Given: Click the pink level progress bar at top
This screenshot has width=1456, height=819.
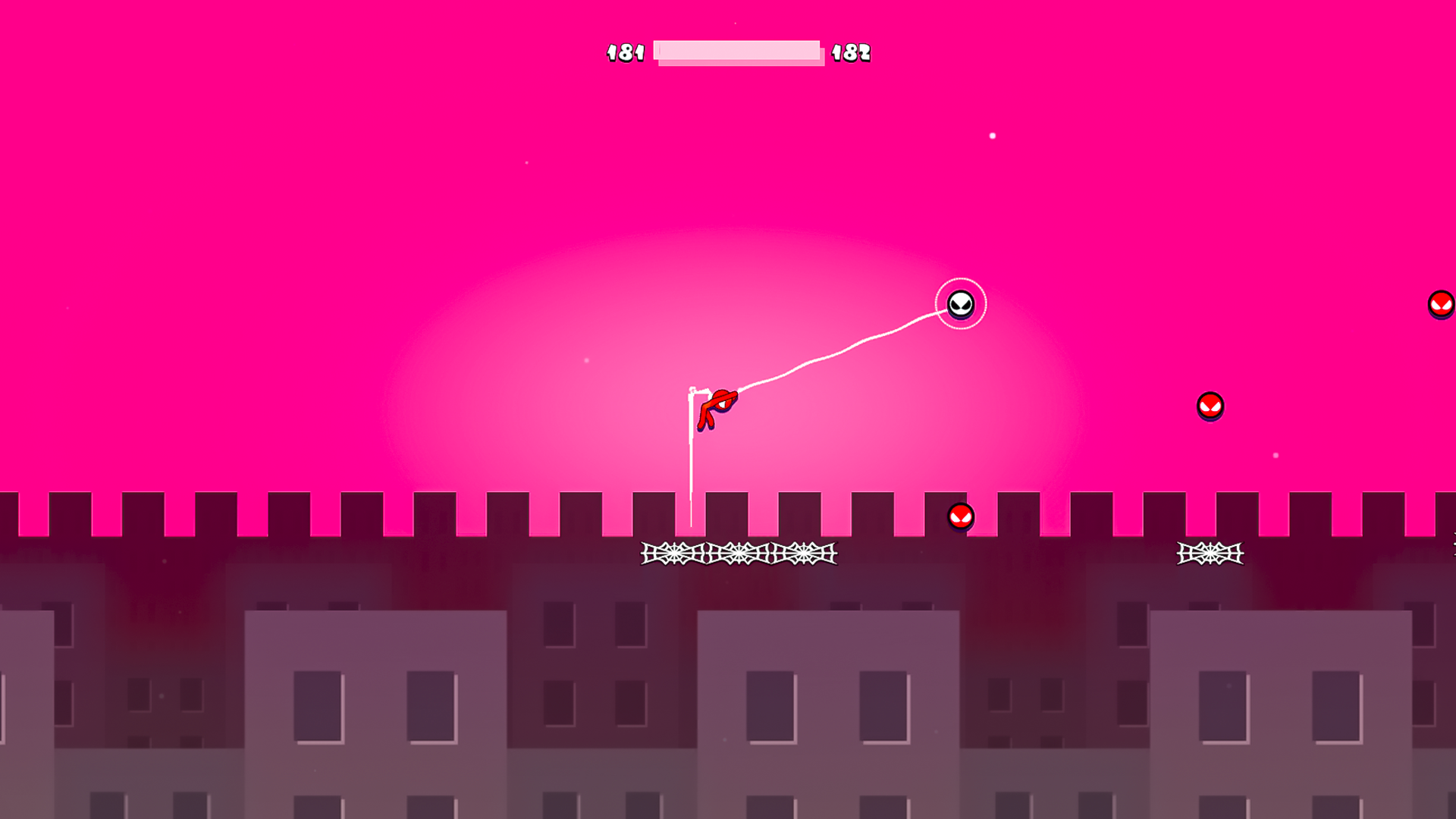Looking at the screenshot, I should [x=739, y=53].
